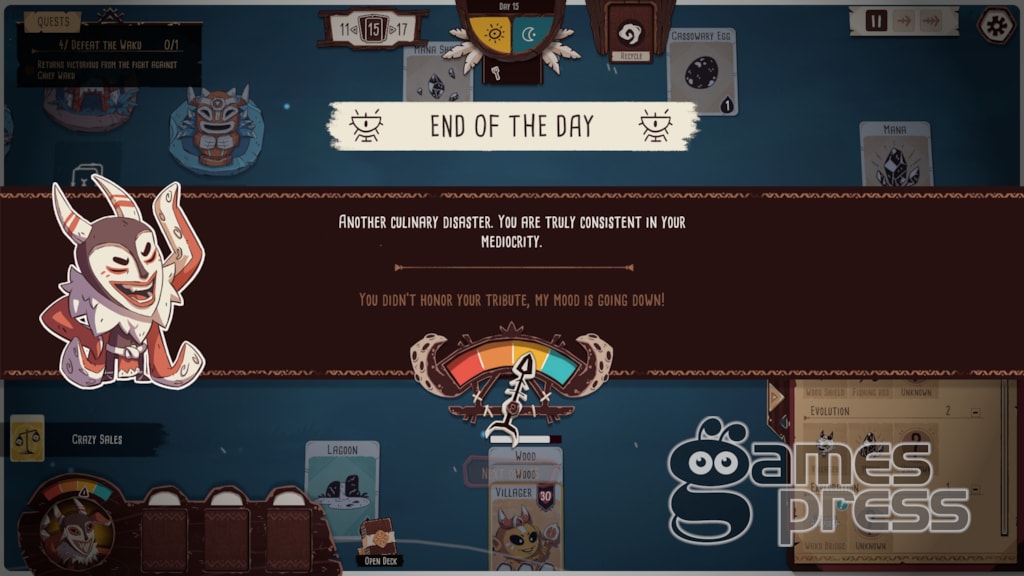The image size is (1024, 576).
Task: Open the settings gear
Action: tap(997, 24)
